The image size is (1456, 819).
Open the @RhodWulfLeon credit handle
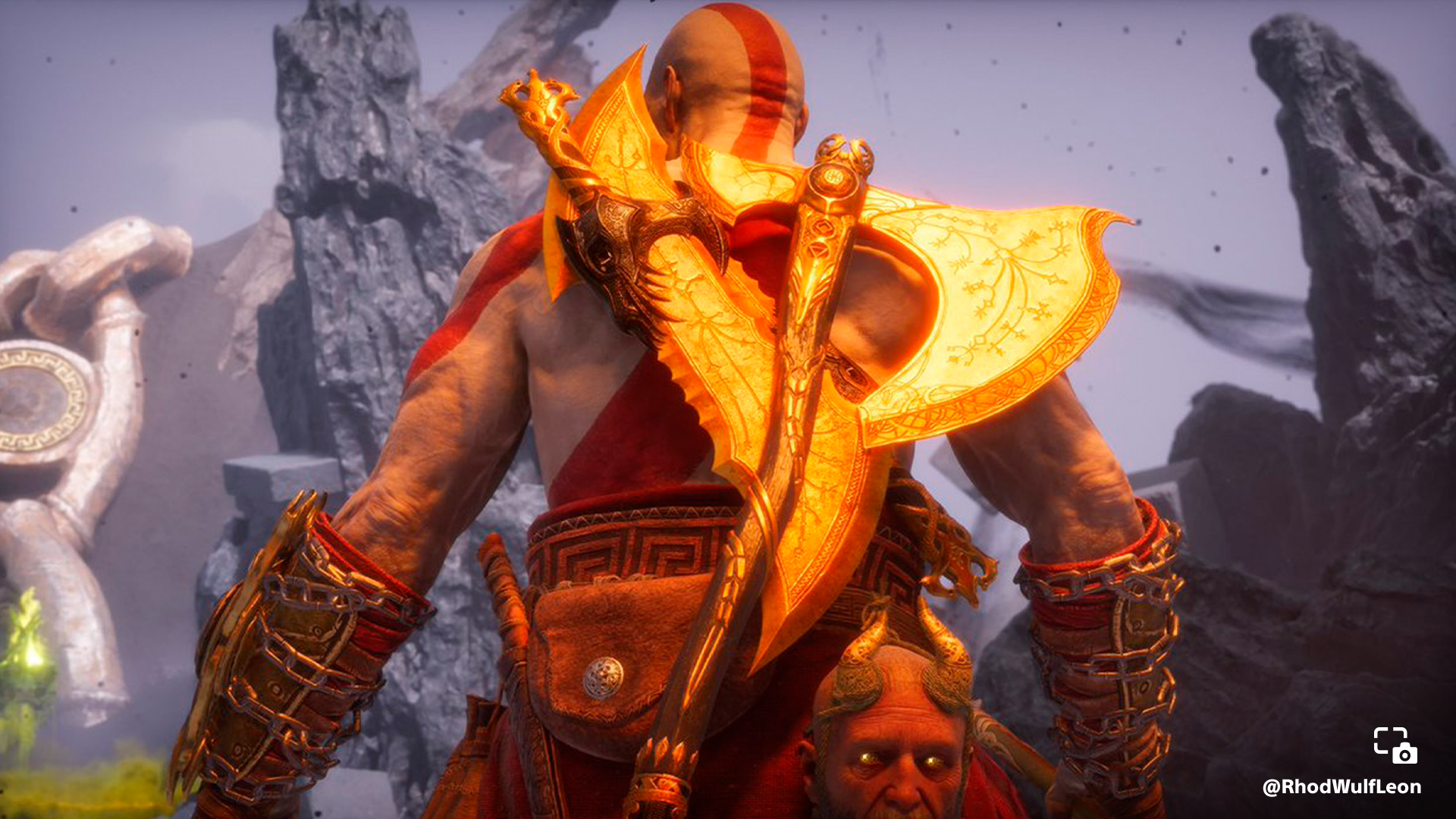coord(1341,787)
